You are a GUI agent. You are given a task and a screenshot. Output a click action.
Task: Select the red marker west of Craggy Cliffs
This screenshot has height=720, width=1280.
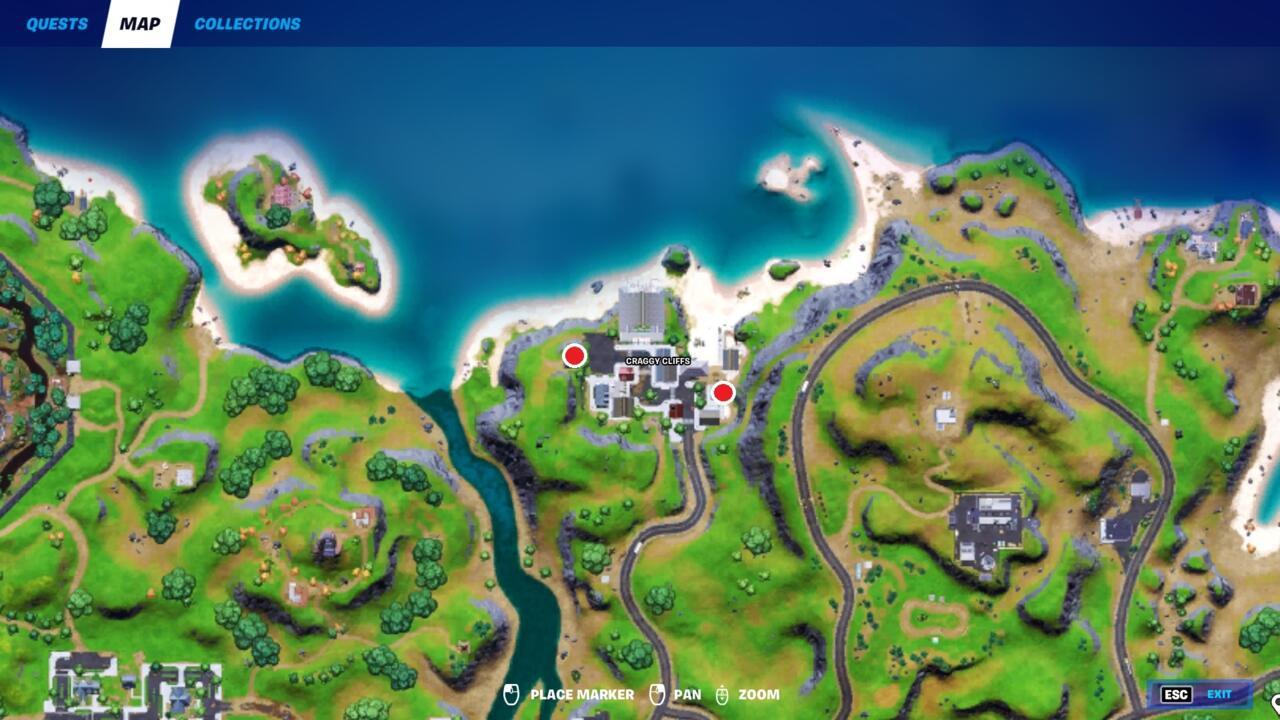[573, 355]
